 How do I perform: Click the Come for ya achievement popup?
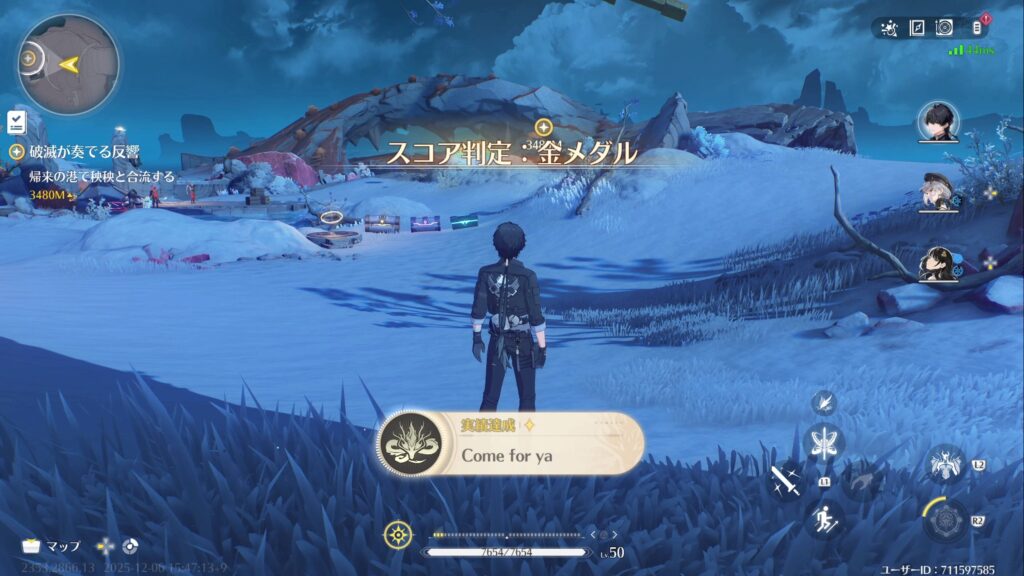coord(510,444)
